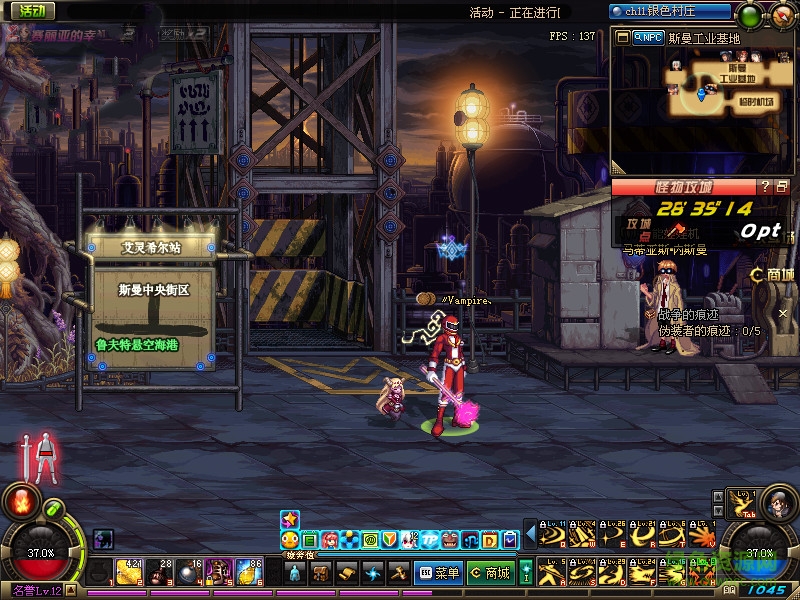Screen dimensions: 800x600
Task: Open the inventory chest icon
Action: point(321,573)
